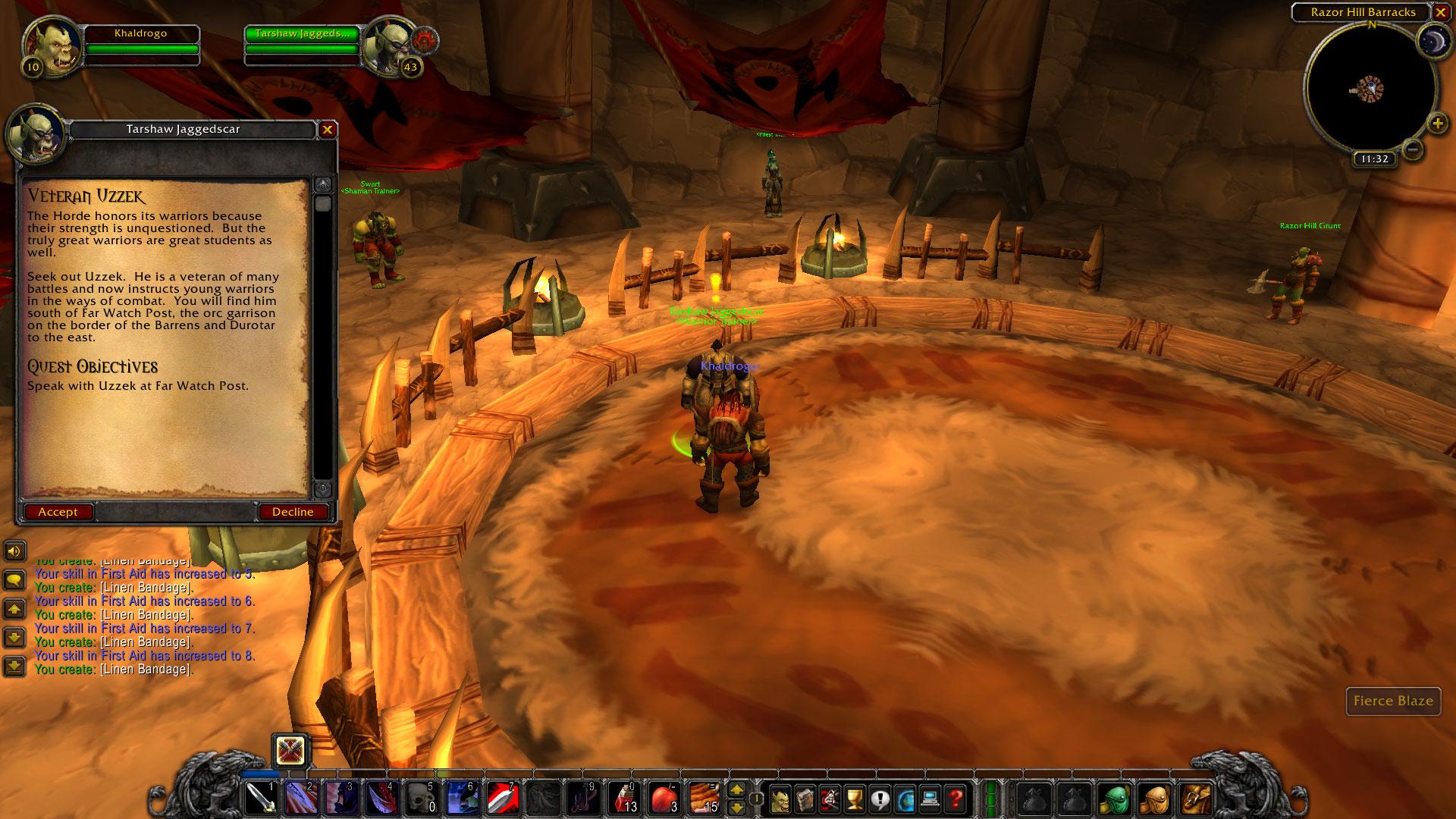Eat the apple food item from the action bar
The height and width of the screenshot is (819, 1456).
[x=664, y=798]
